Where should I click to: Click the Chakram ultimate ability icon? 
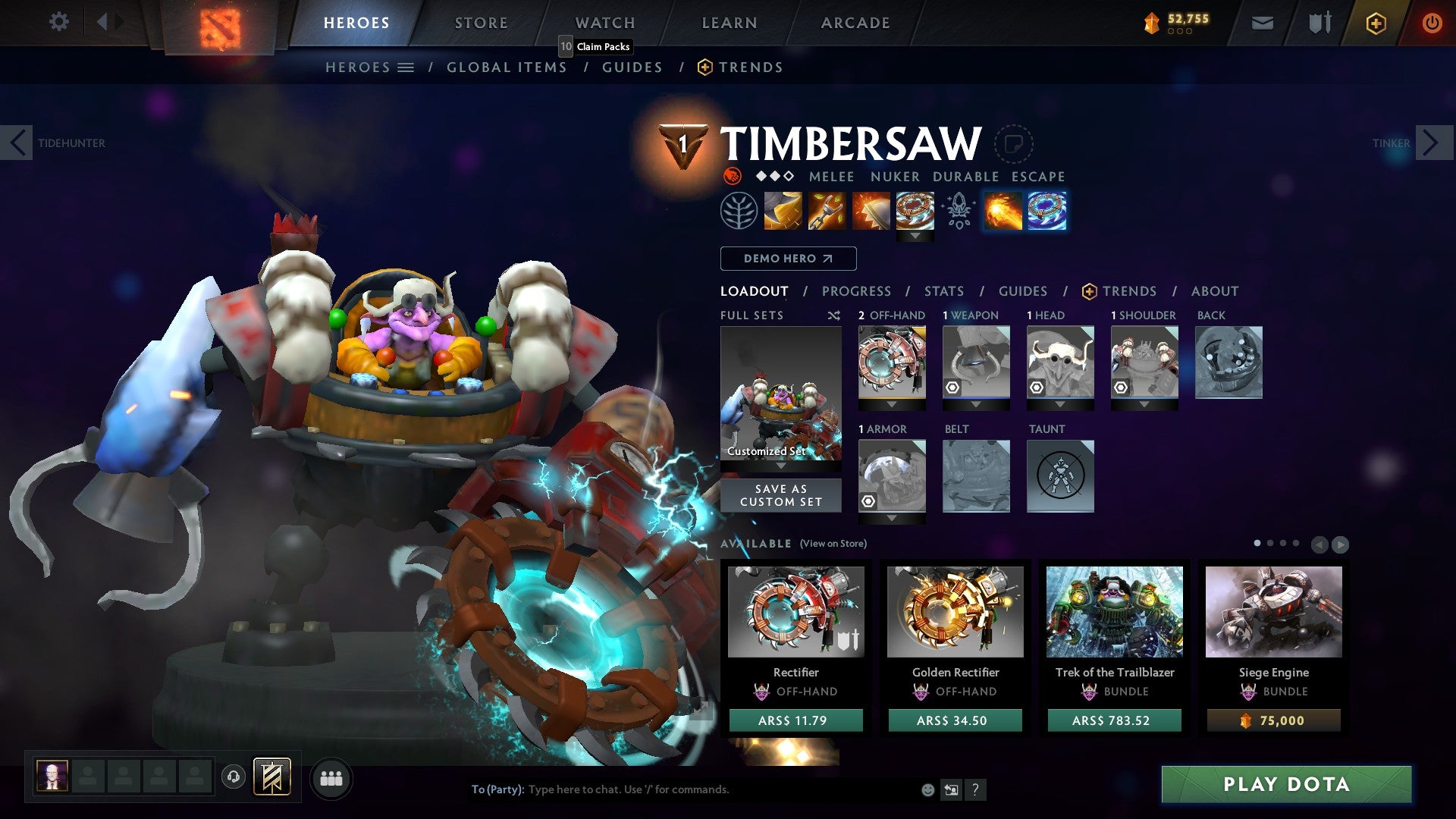[x=915, y=211]
